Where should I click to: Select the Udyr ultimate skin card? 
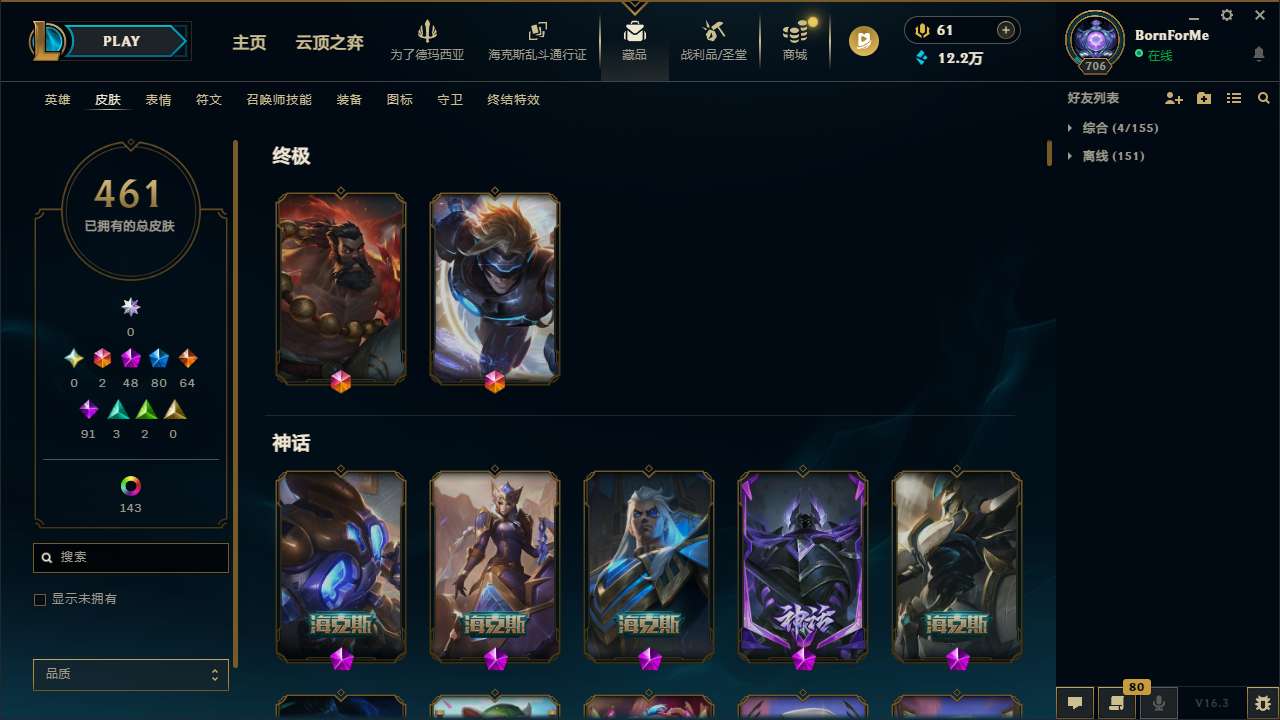pos(341,288)
